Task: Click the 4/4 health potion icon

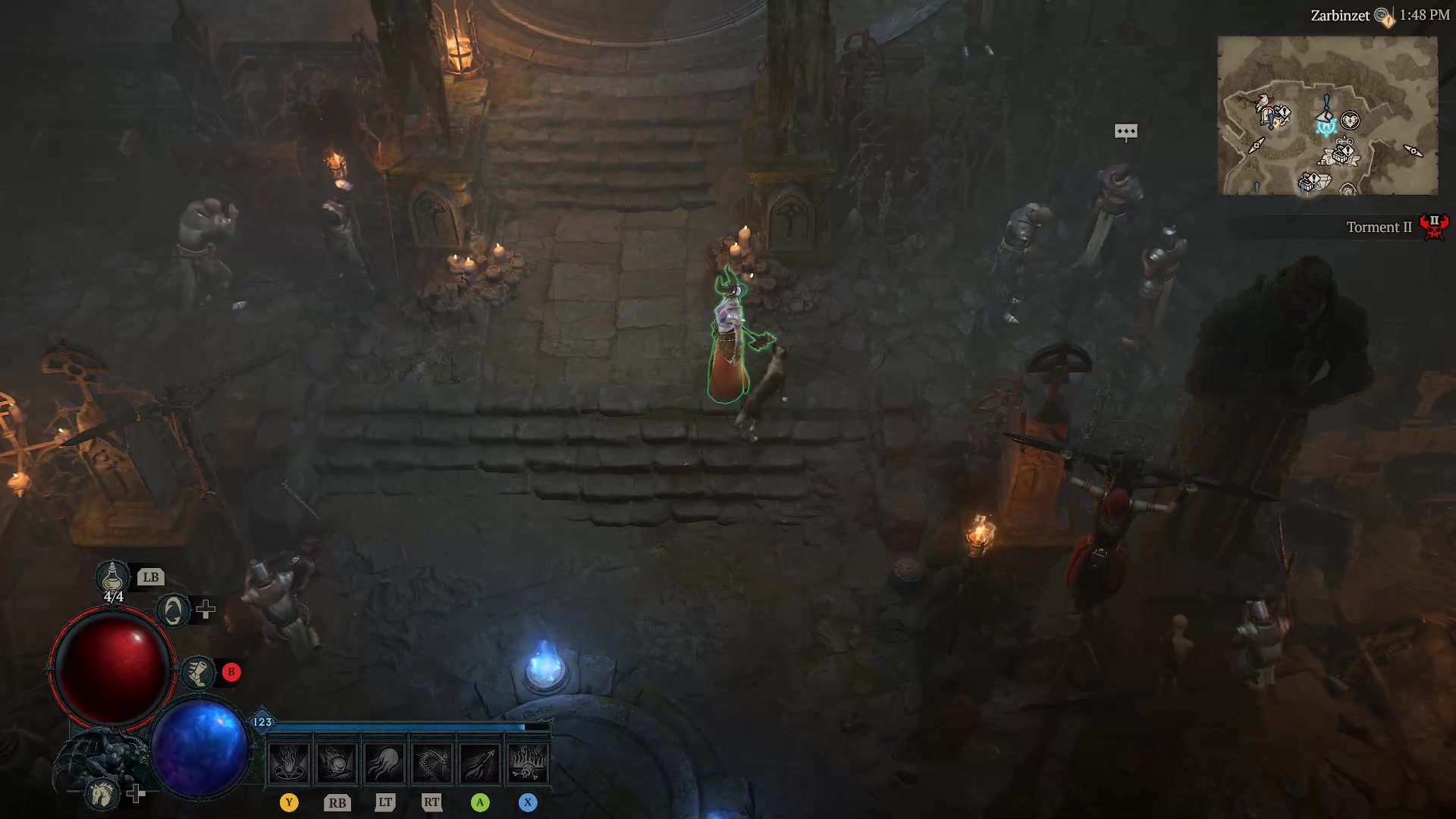Action: [x=113, y=578]
